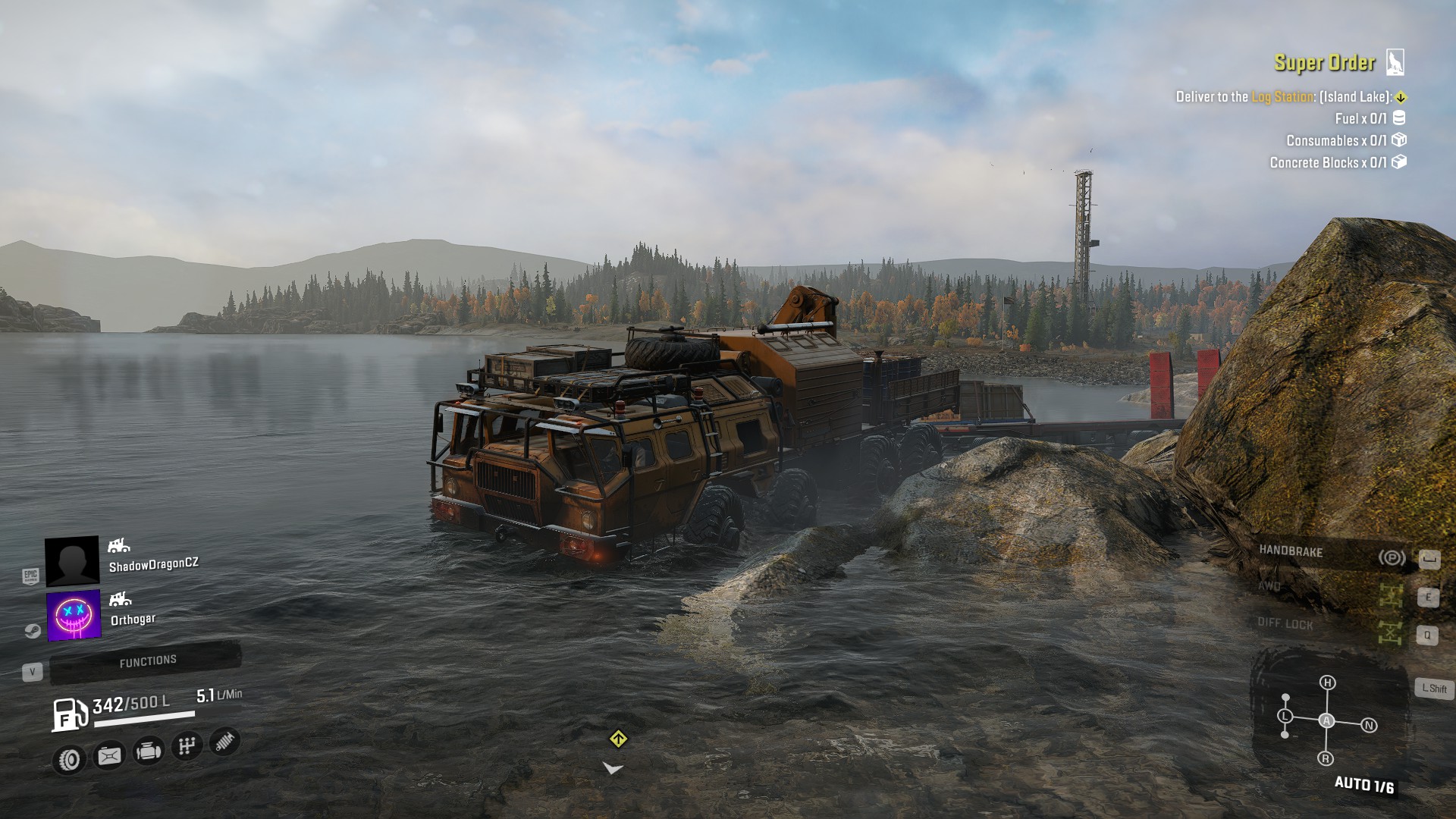Shift into High gear (H)
The width and height of the screenshot is (1456, 819).
(1327, 682)
